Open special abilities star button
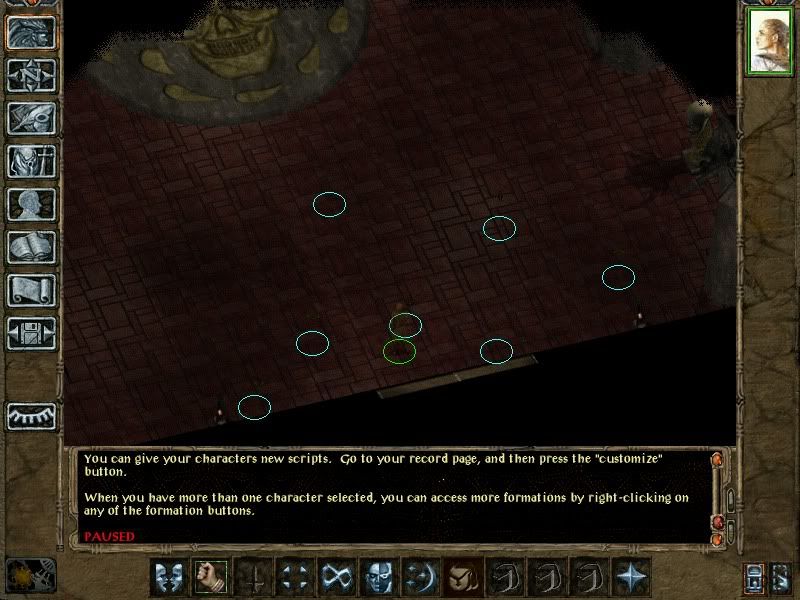Screen dimensions: 800x600 [631, 576]
